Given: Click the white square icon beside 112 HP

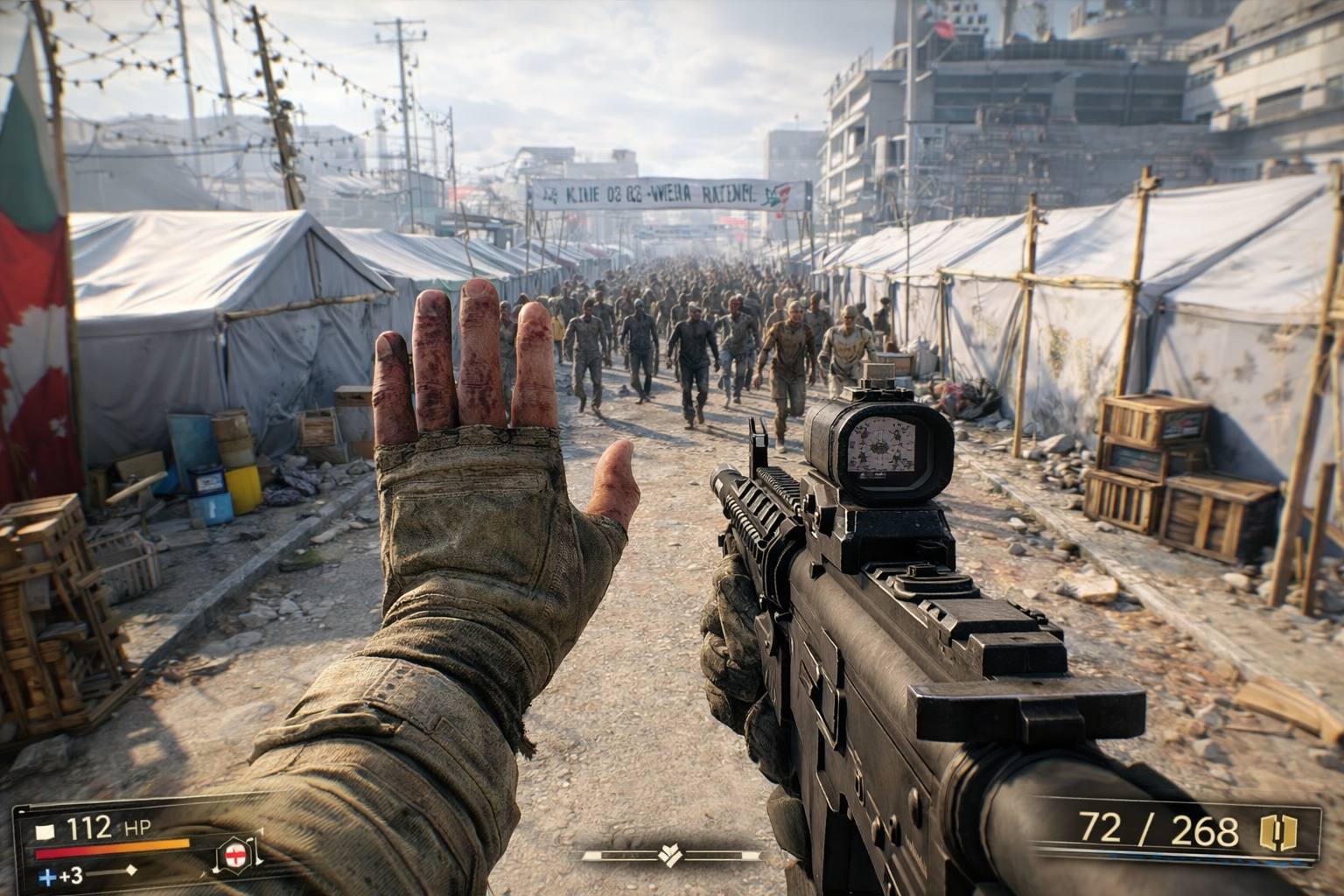Looking at the screenshot, I should click(45, 829).
